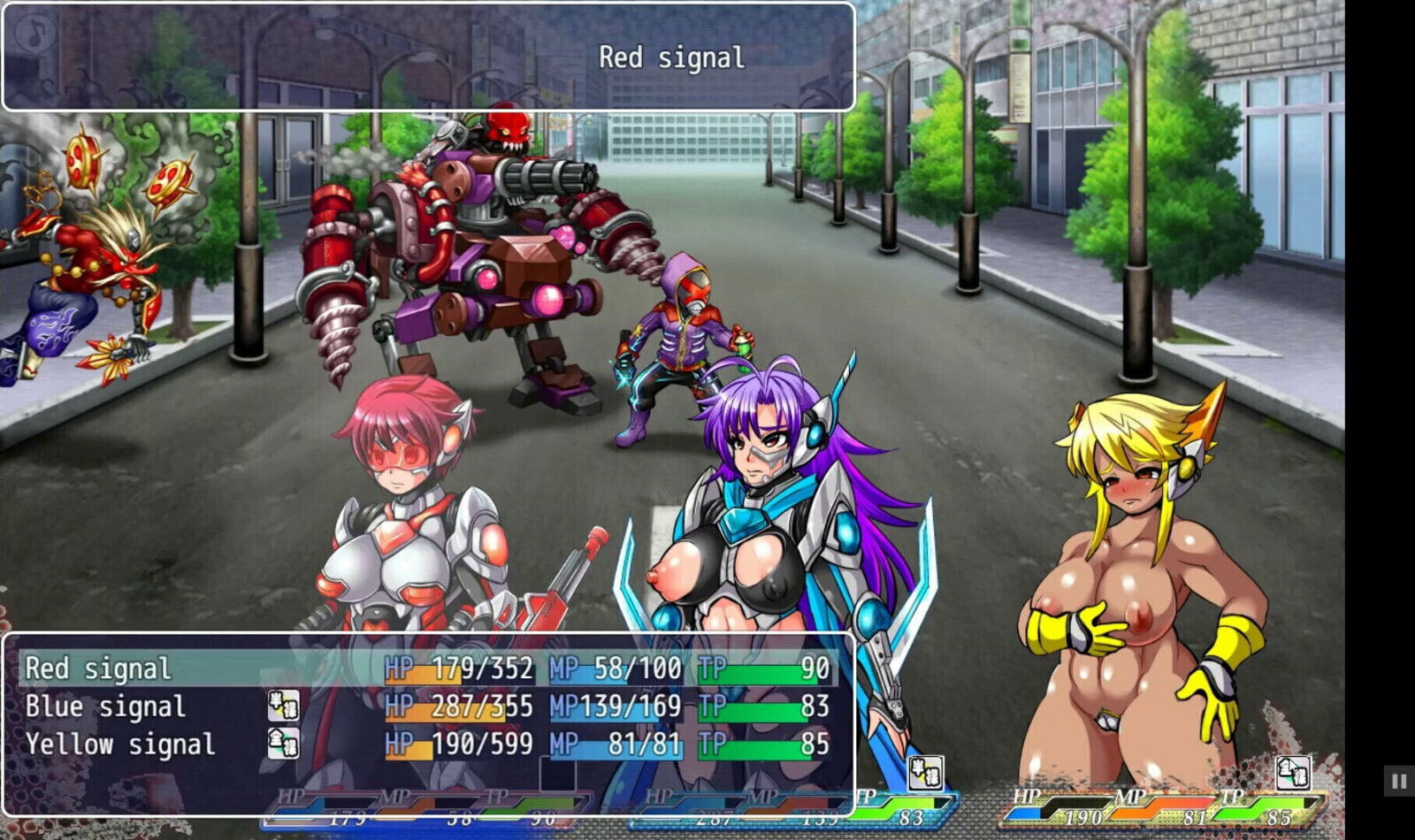The image size is (1415, 840).
Task: Expand the Blue signal status row
Action: tap(106, 706)
